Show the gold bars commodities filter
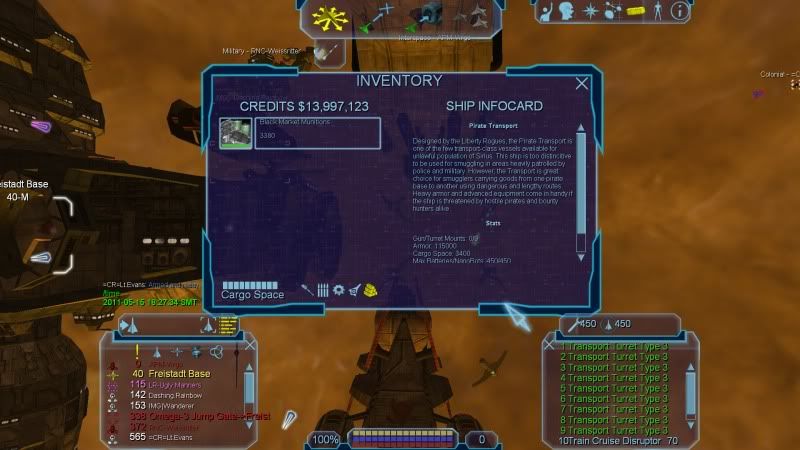The image size is (800, 450). 370,290
